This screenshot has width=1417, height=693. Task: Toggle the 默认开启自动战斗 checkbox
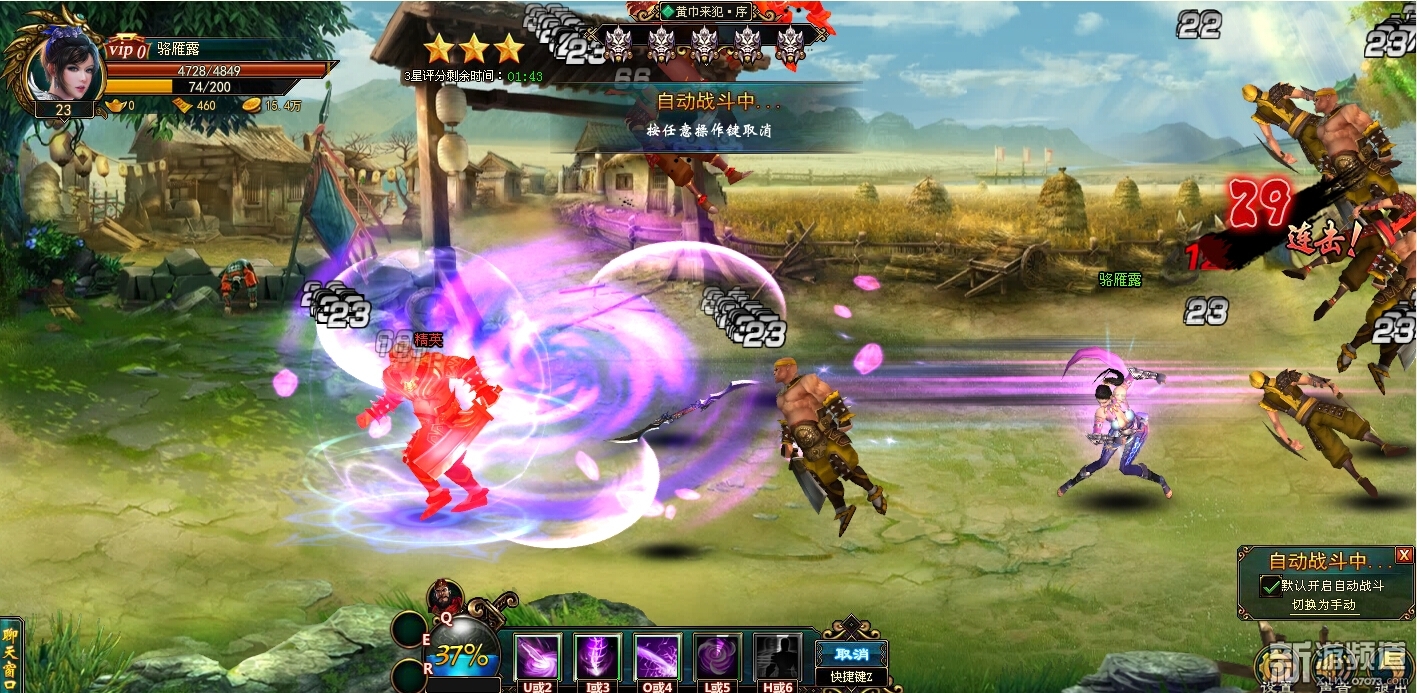[x=1270, y=586]
